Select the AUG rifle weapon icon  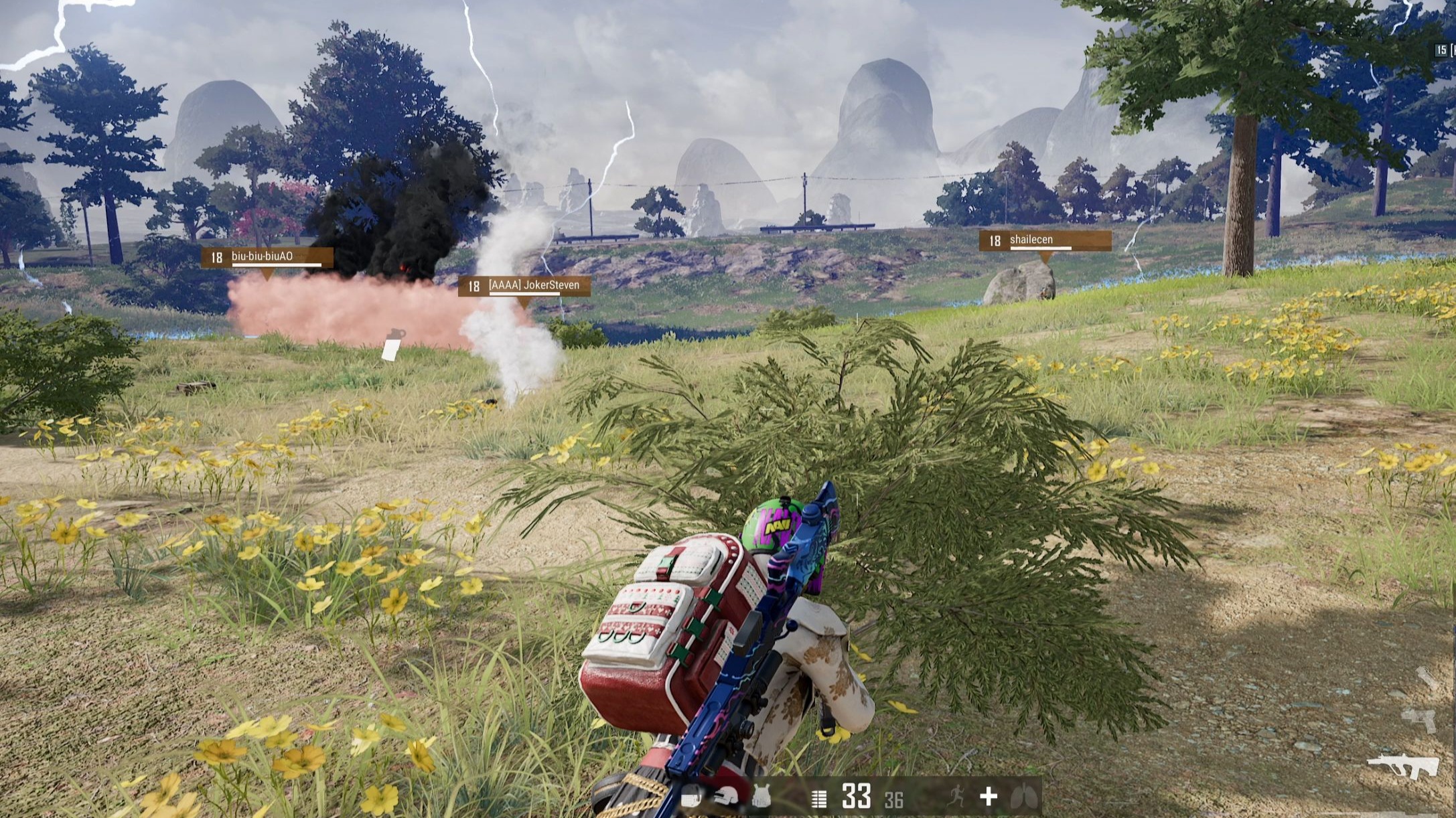1402,767
